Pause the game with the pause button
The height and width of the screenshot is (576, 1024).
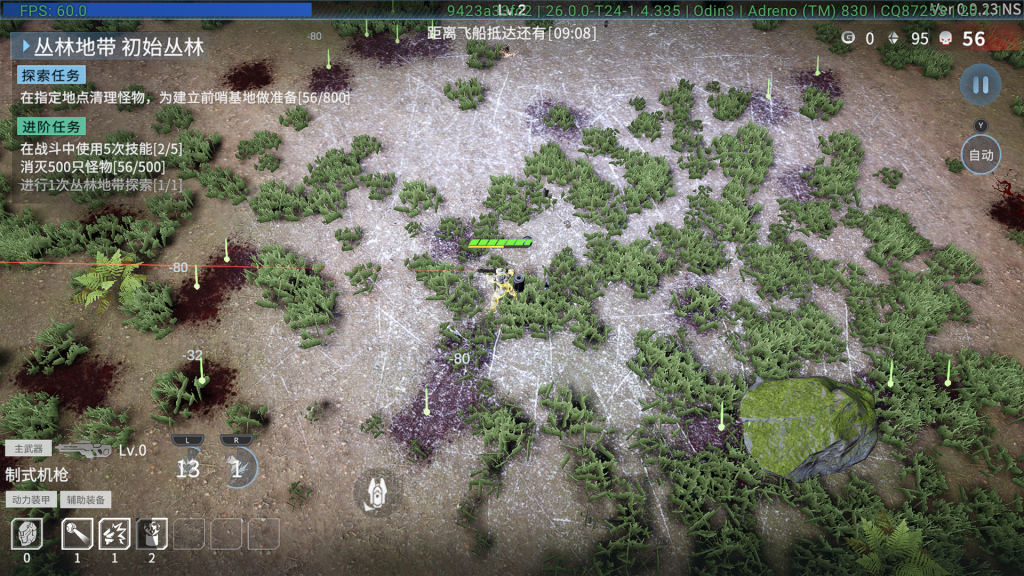point(980,85)
